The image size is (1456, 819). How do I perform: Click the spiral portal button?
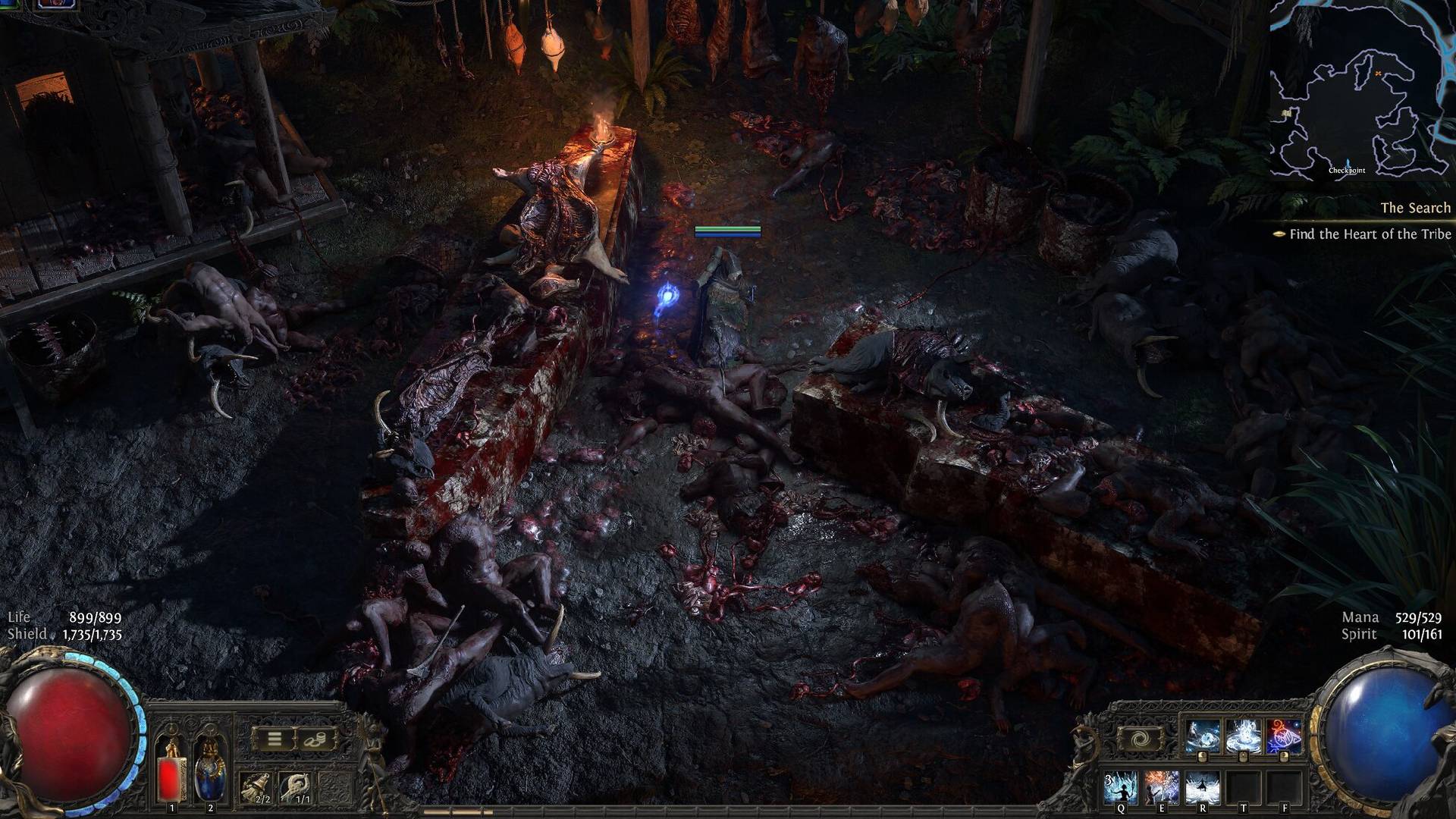1140,739
